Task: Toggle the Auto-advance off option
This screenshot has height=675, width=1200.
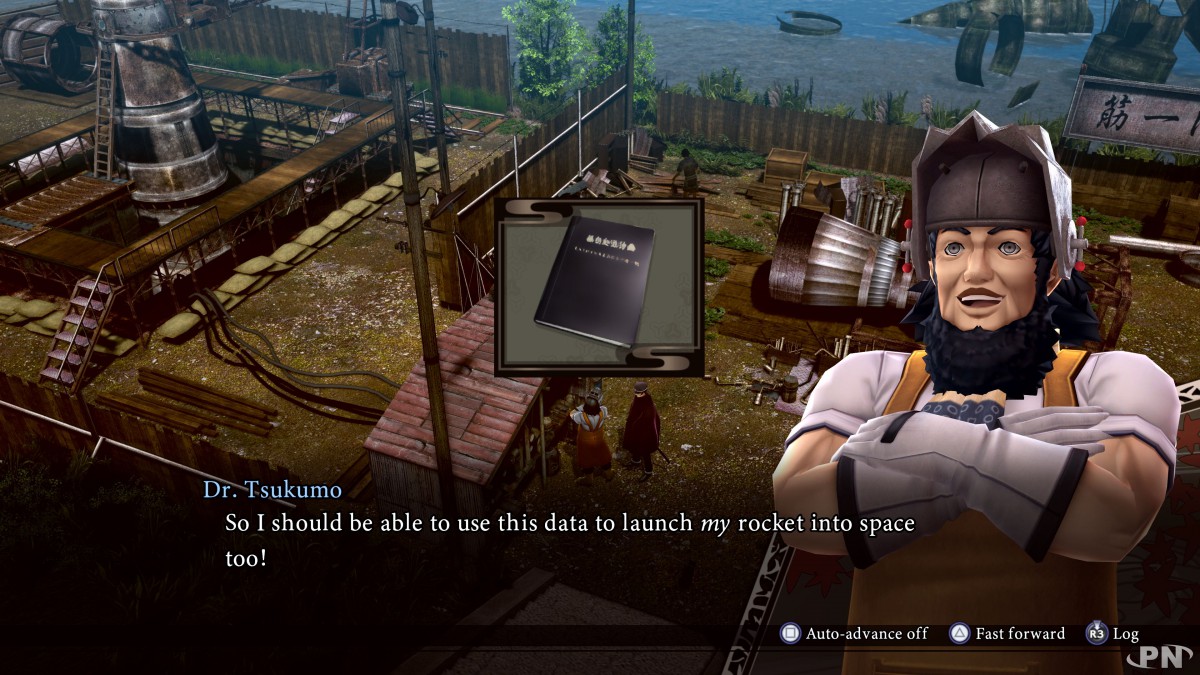Action: click(855, 633)
